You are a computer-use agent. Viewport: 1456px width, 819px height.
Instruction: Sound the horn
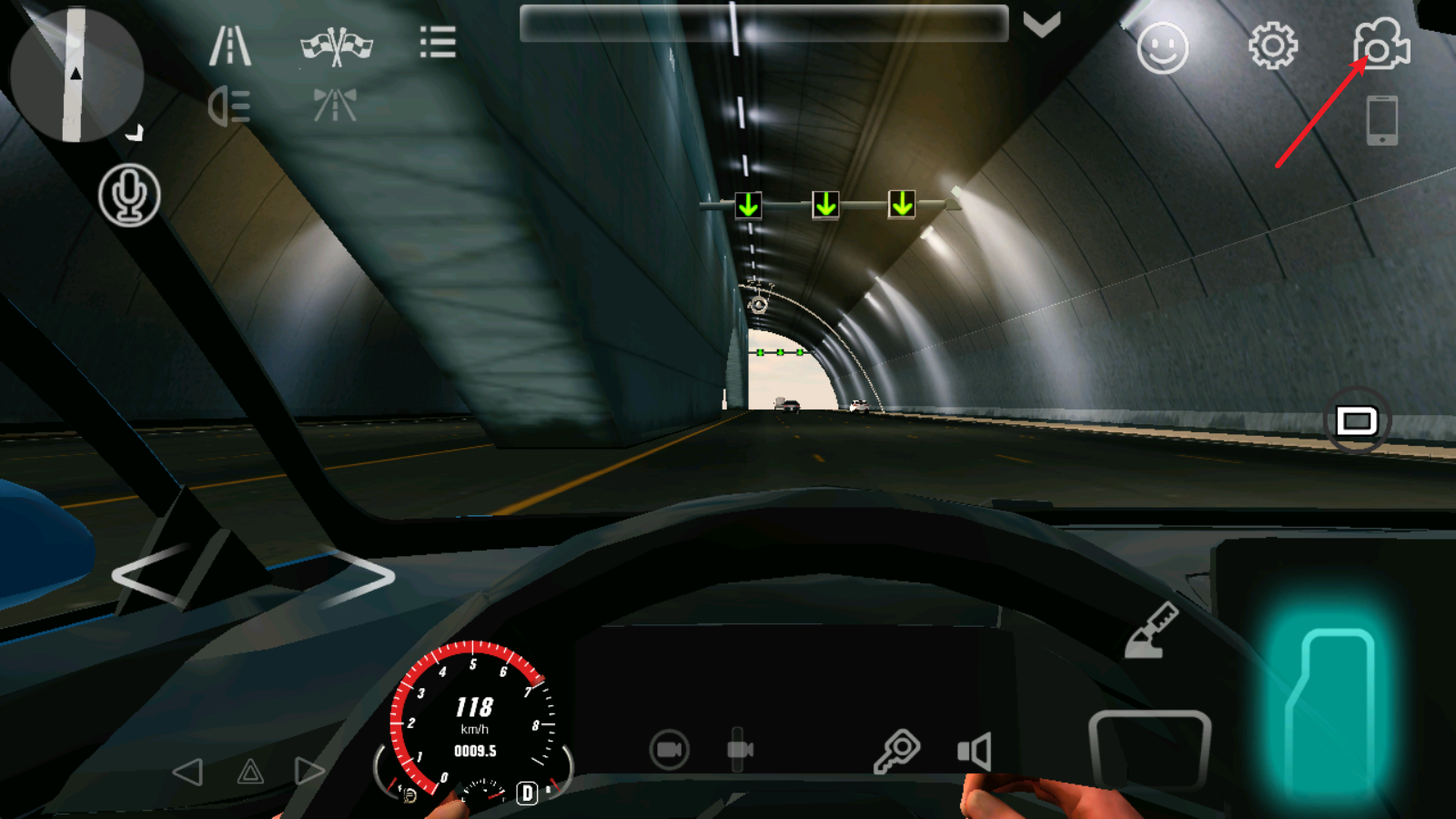coord(974,752)
